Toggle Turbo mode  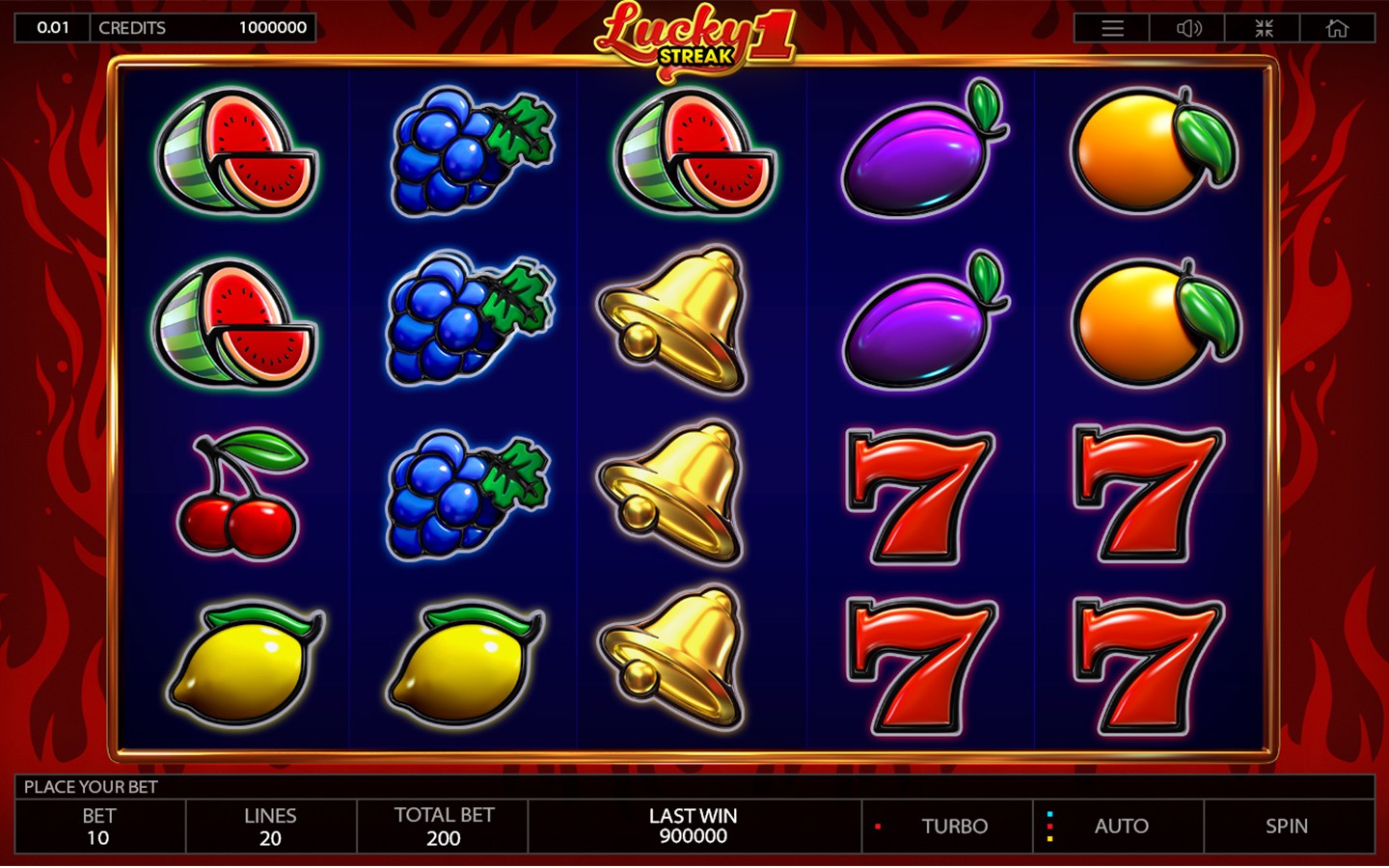[953, 827]
